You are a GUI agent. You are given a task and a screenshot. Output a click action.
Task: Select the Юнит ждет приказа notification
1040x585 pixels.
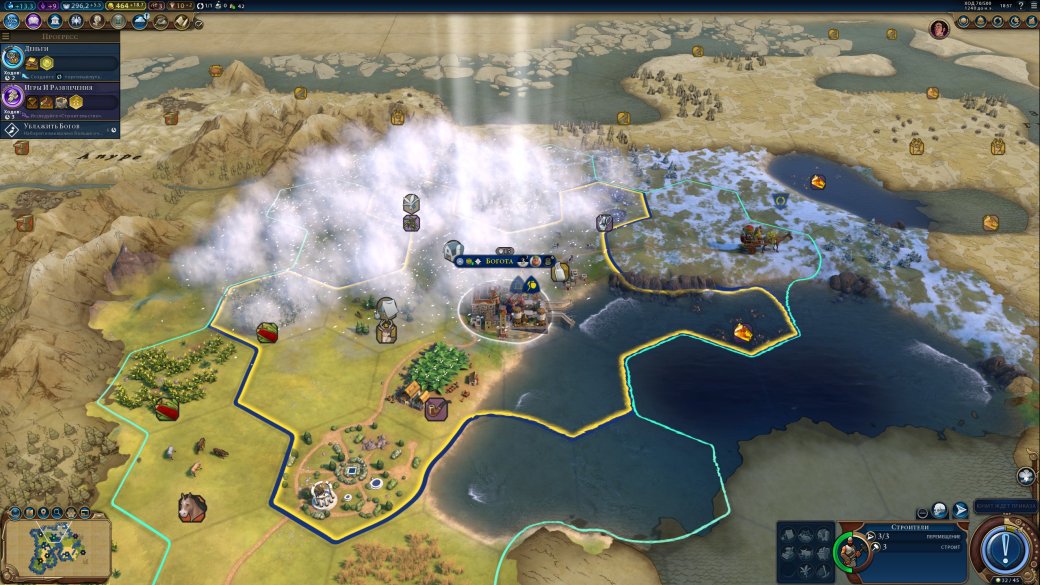click(1006, 506)
